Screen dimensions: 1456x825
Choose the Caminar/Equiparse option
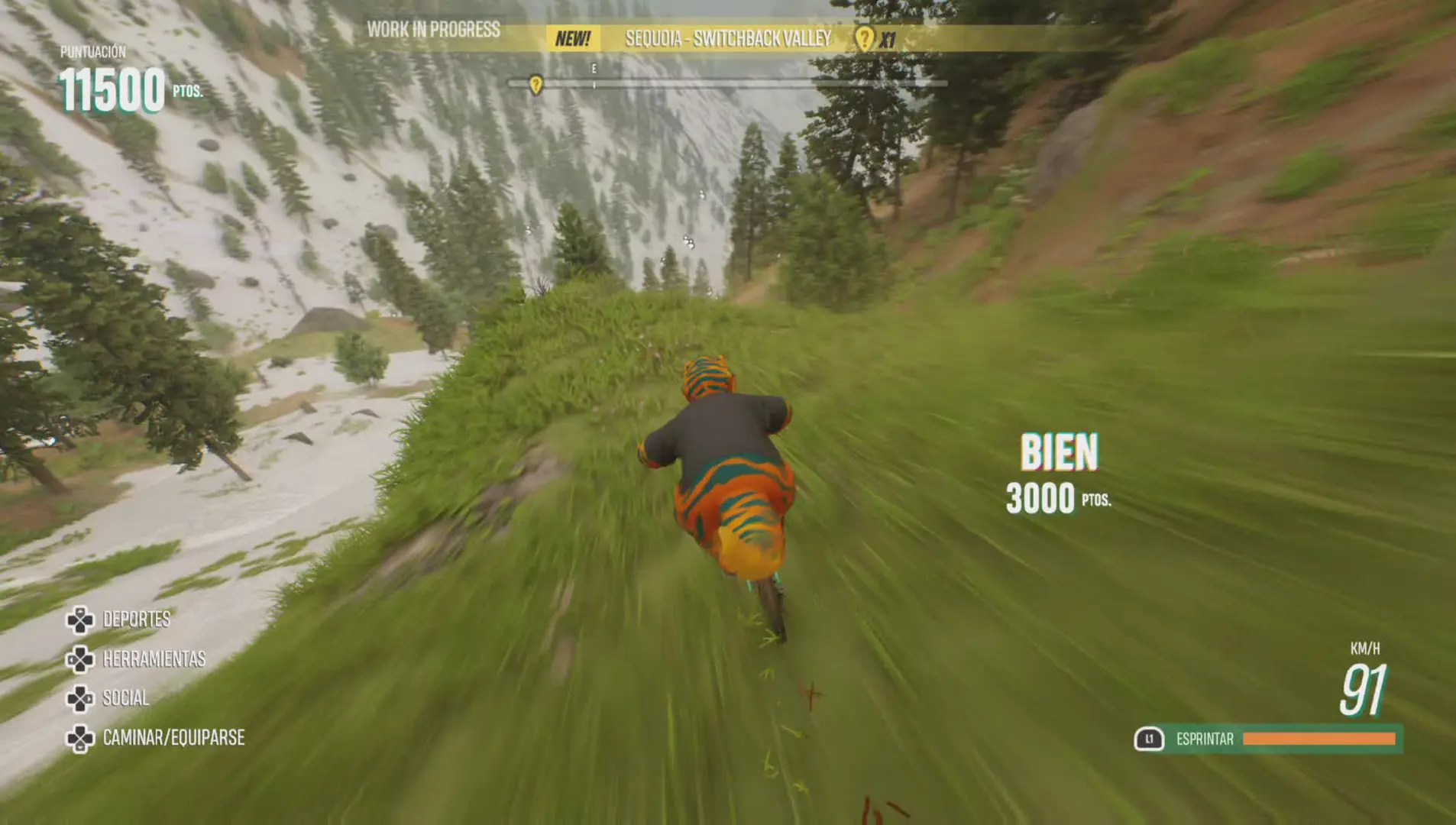point(173,738)
